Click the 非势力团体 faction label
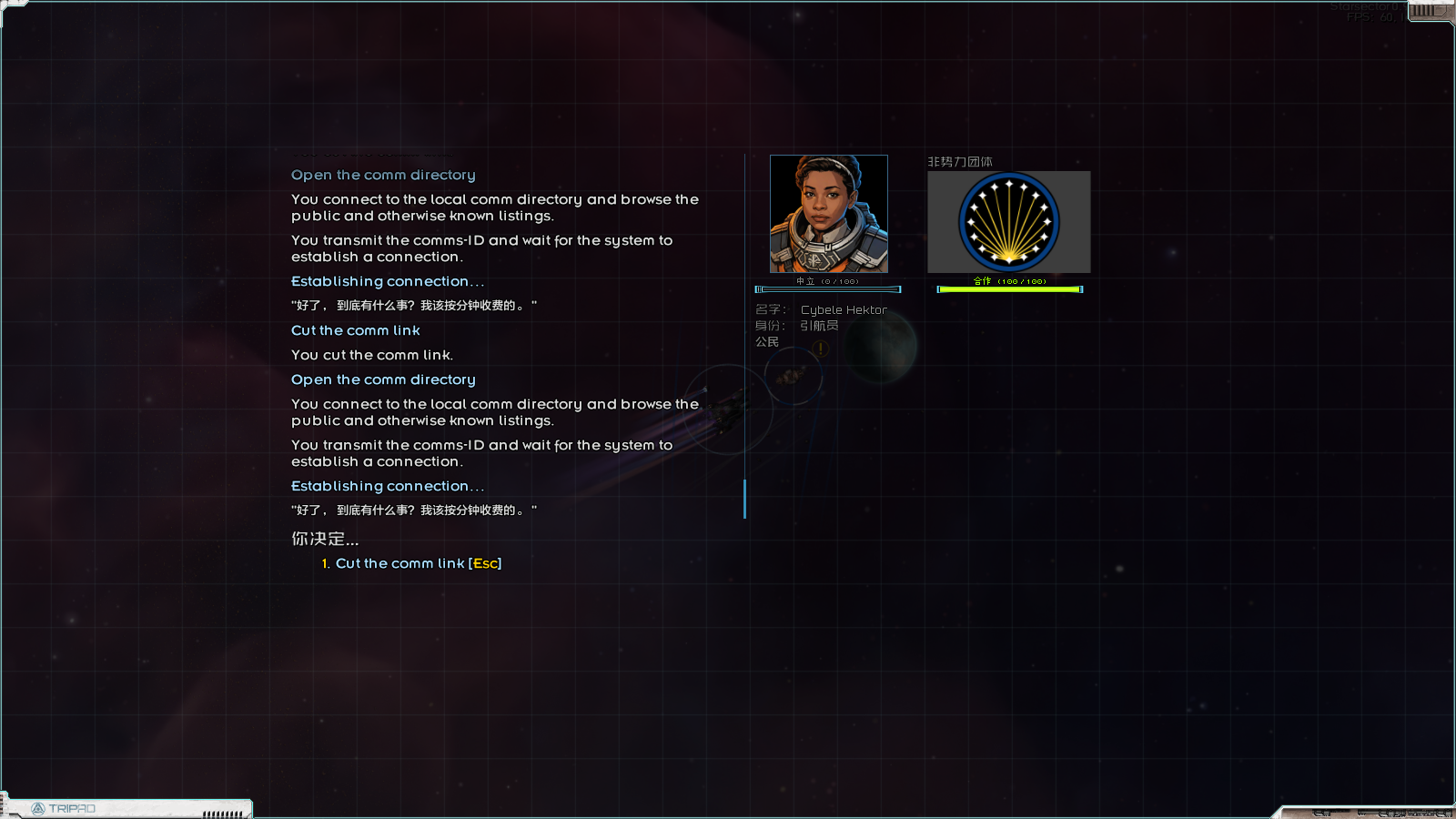This screenshot has height=819, width=1456. coord(960,161)
